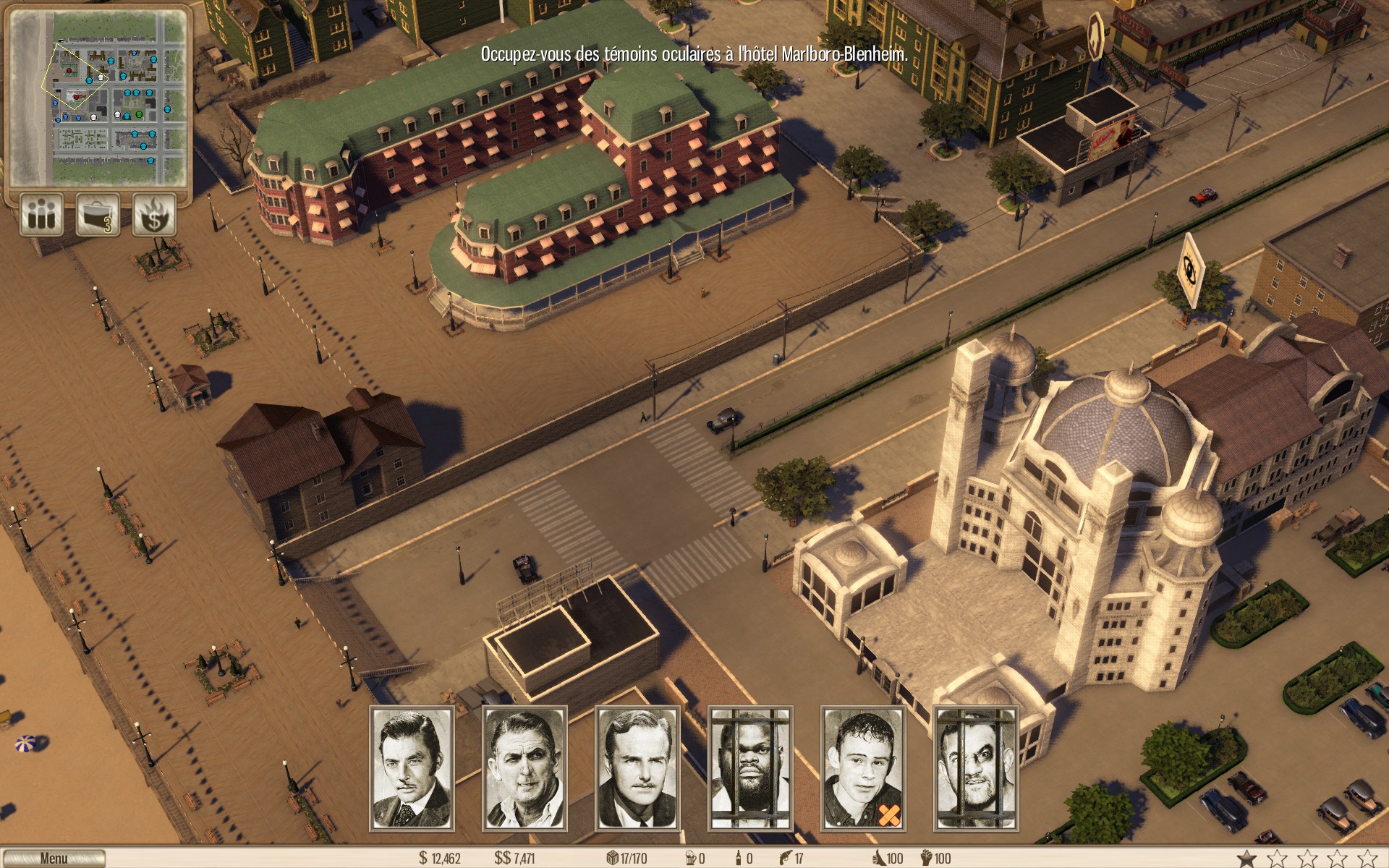Select the gangster portrait with patterned tie
1389x868 pixels.
pos(412,768)
